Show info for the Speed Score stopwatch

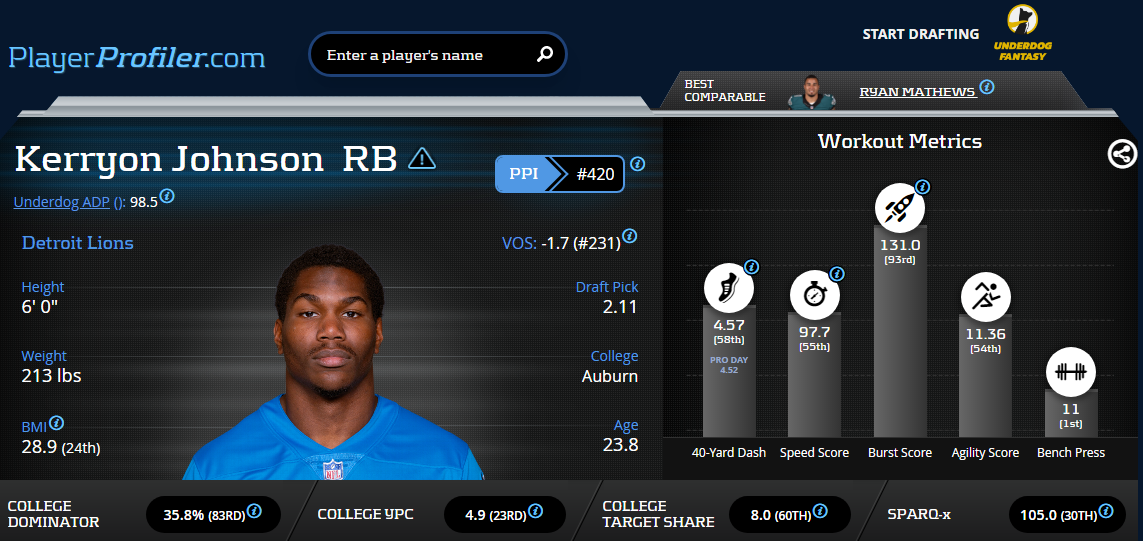[x=837, y=274]
